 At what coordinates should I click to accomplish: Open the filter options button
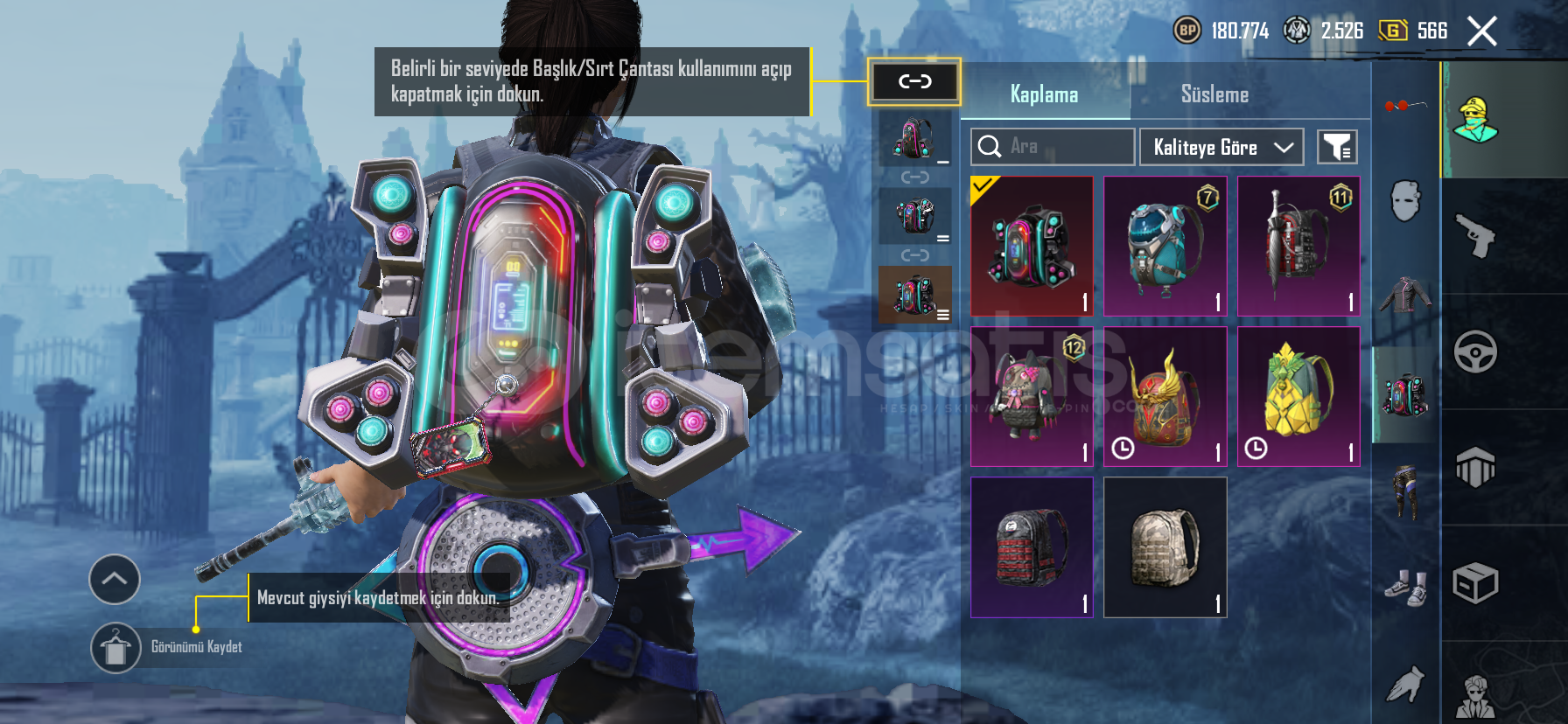pyautogui.click(x=1337, y=147)
